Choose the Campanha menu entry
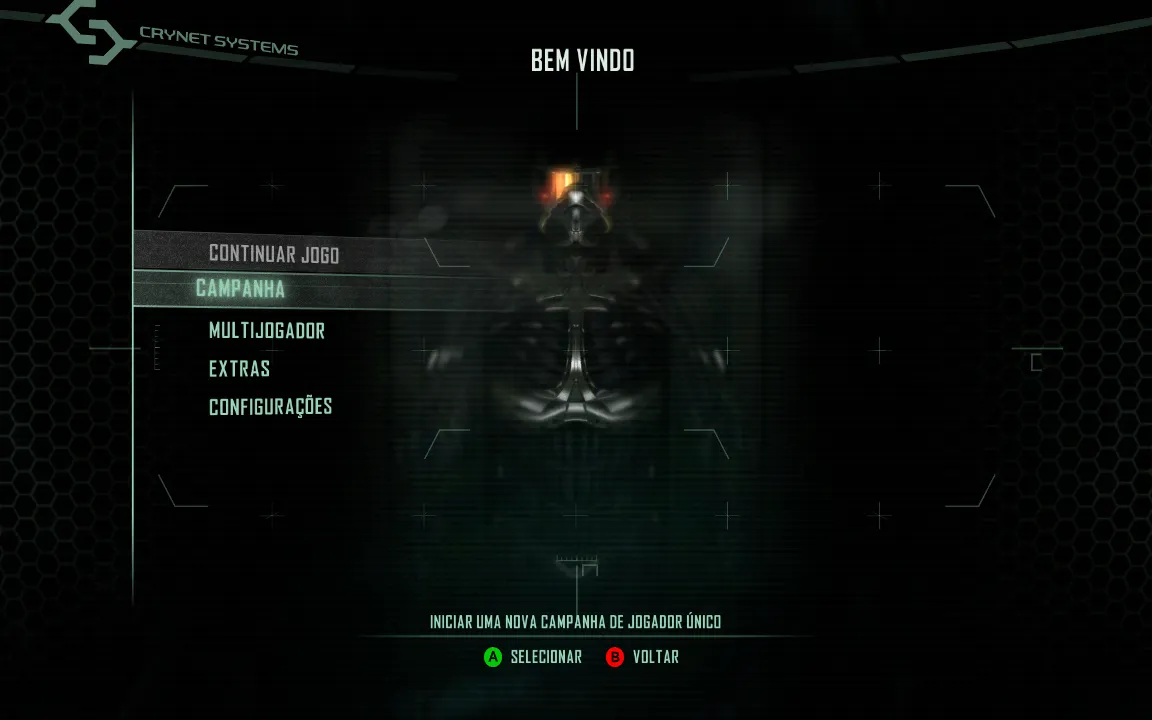1152x720 pixels. click(240, 289)
